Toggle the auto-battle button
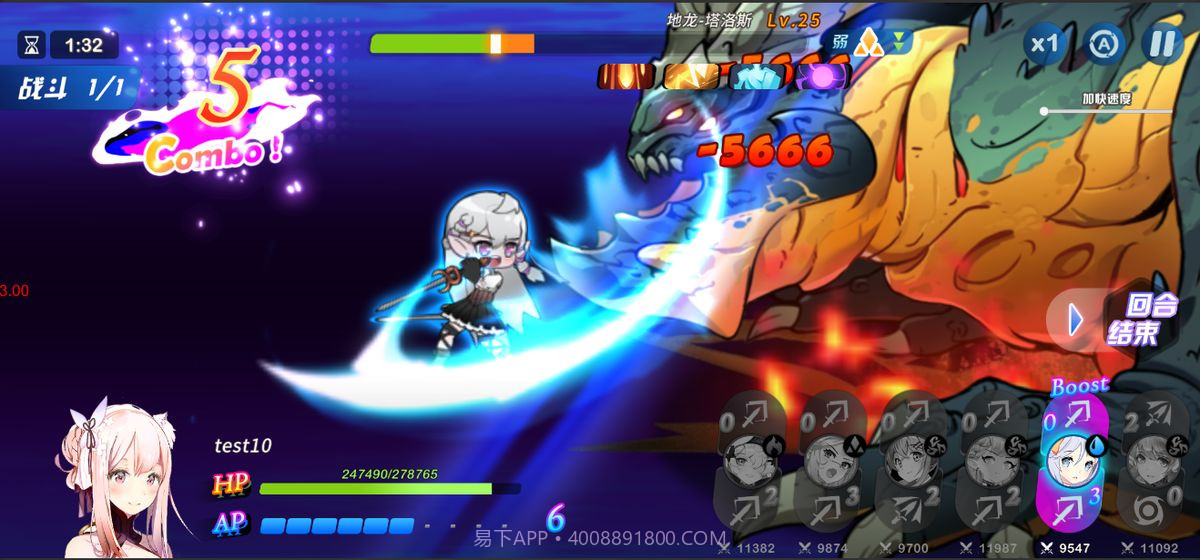 [1103, 45]
